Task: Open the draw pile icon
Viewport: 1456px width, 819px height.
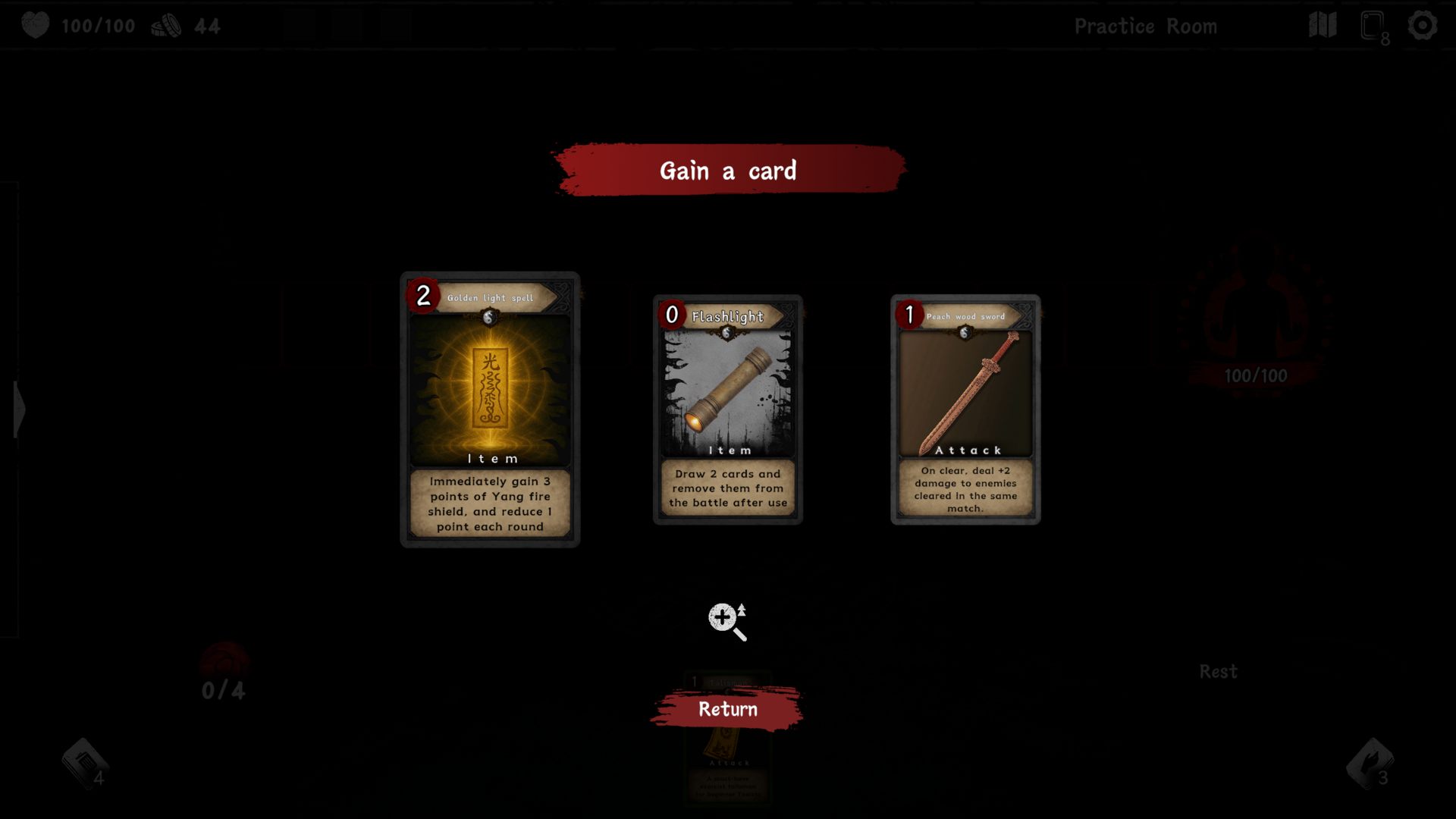Action: pos(85,764)
